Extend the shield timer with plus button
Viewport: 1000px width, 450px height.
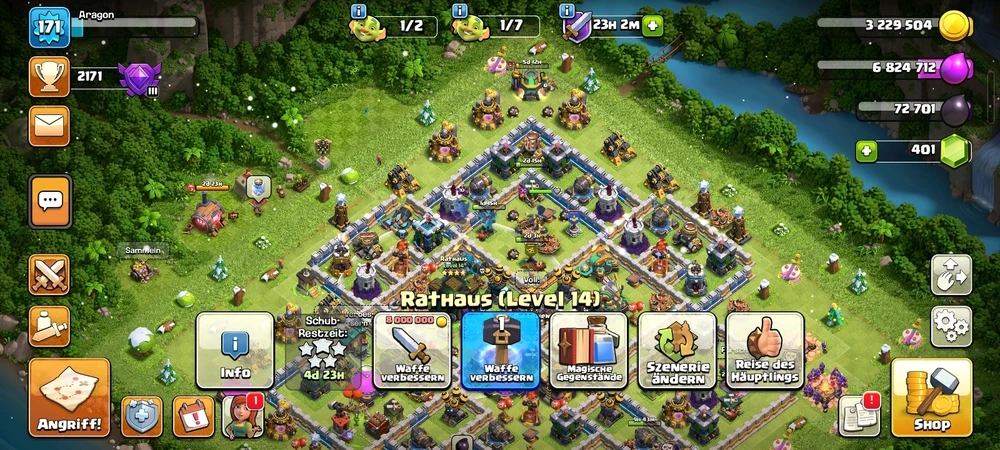(x=653, y=25)
